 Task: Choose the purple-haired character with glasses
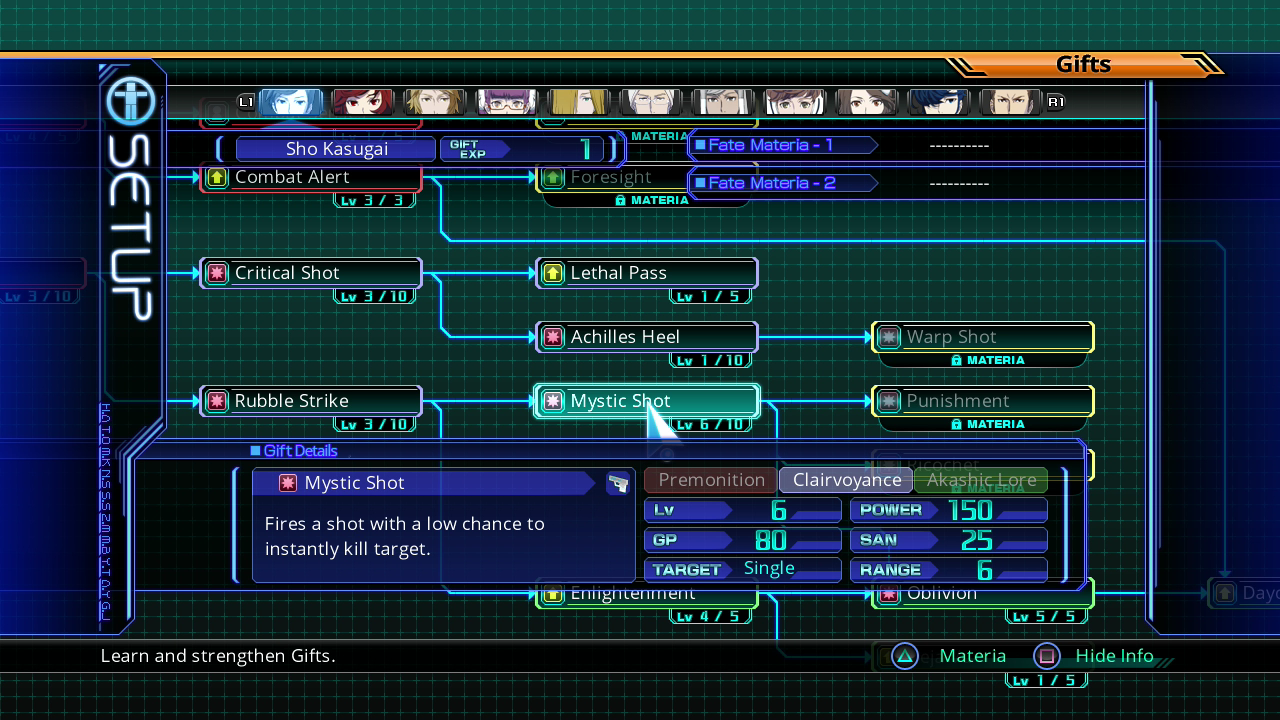[507, 102]
